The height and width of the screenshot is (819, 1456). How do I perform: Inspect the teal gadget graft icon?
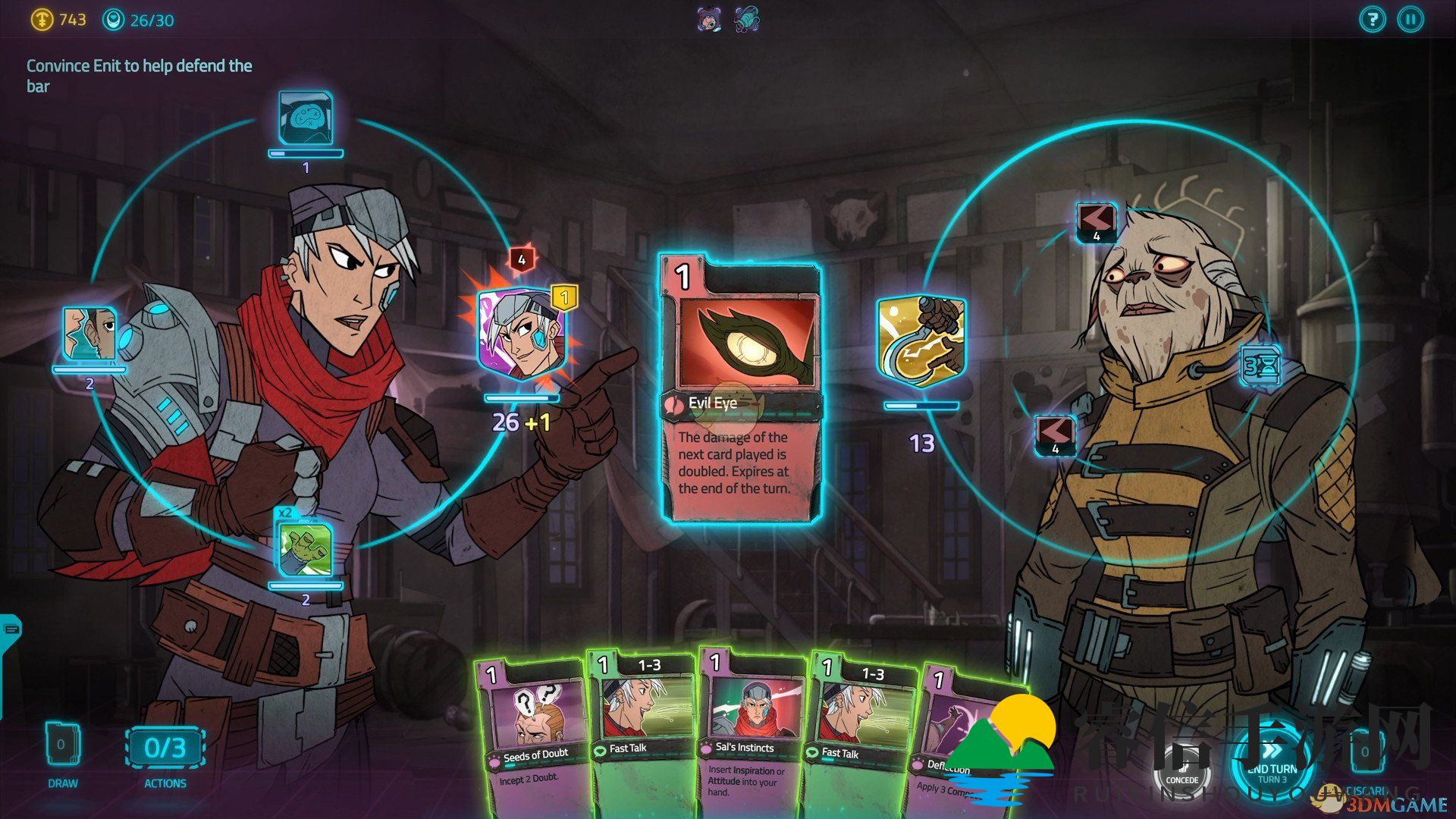click(x=747, y=20)
